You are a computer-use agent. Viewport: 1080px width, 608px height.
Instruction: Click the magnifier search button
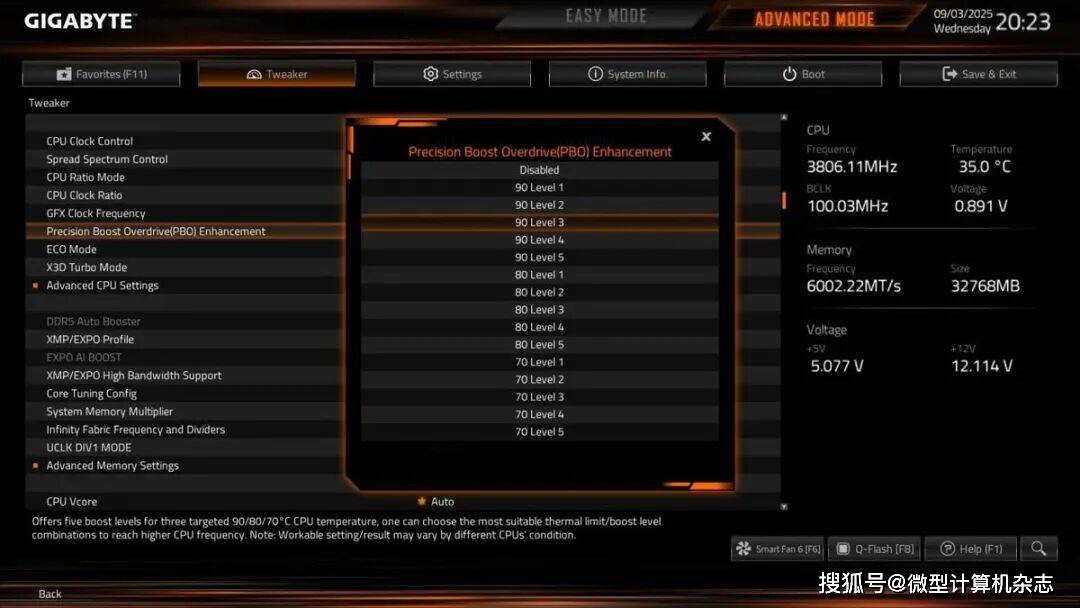(x=1039, y=548)
